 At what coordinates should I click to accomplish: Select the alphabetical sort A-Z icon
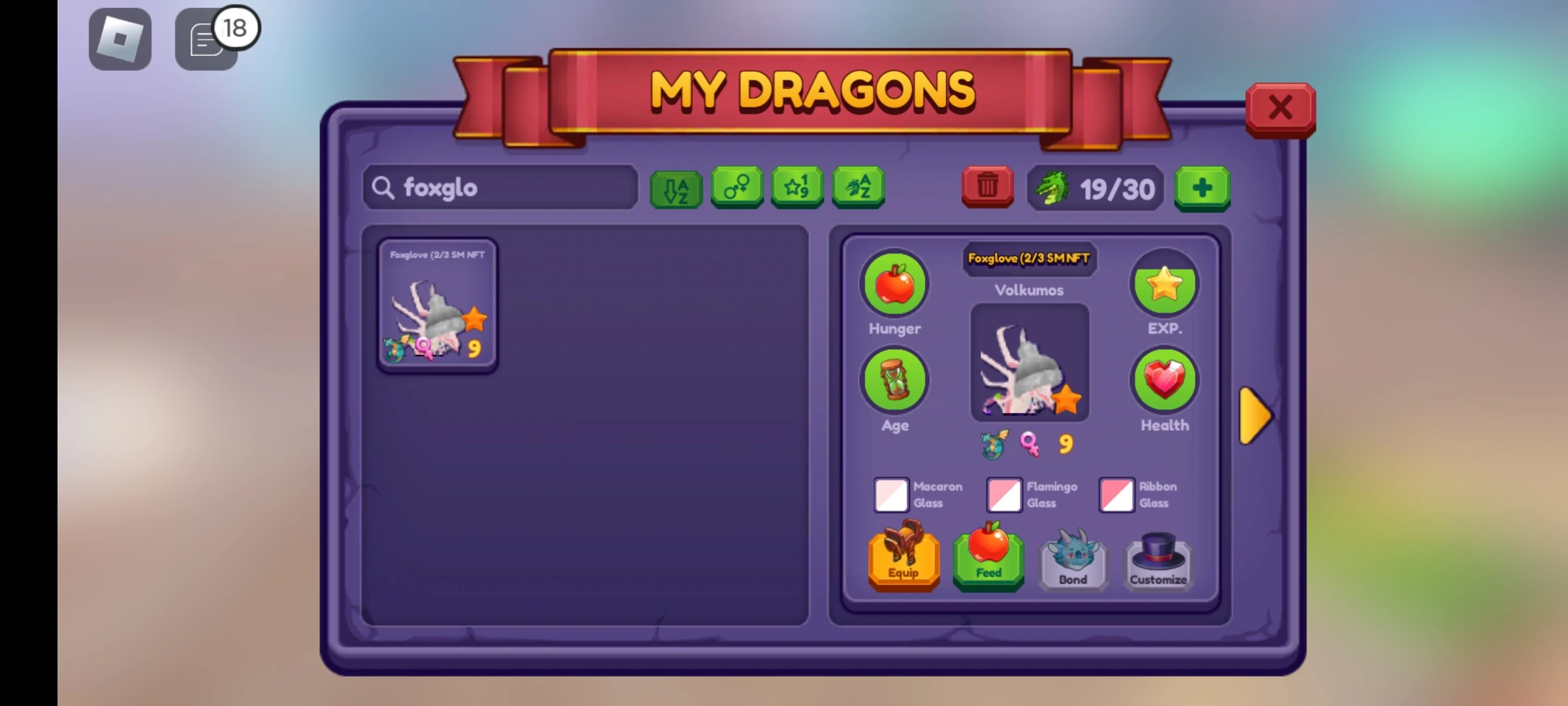(676, 188)
